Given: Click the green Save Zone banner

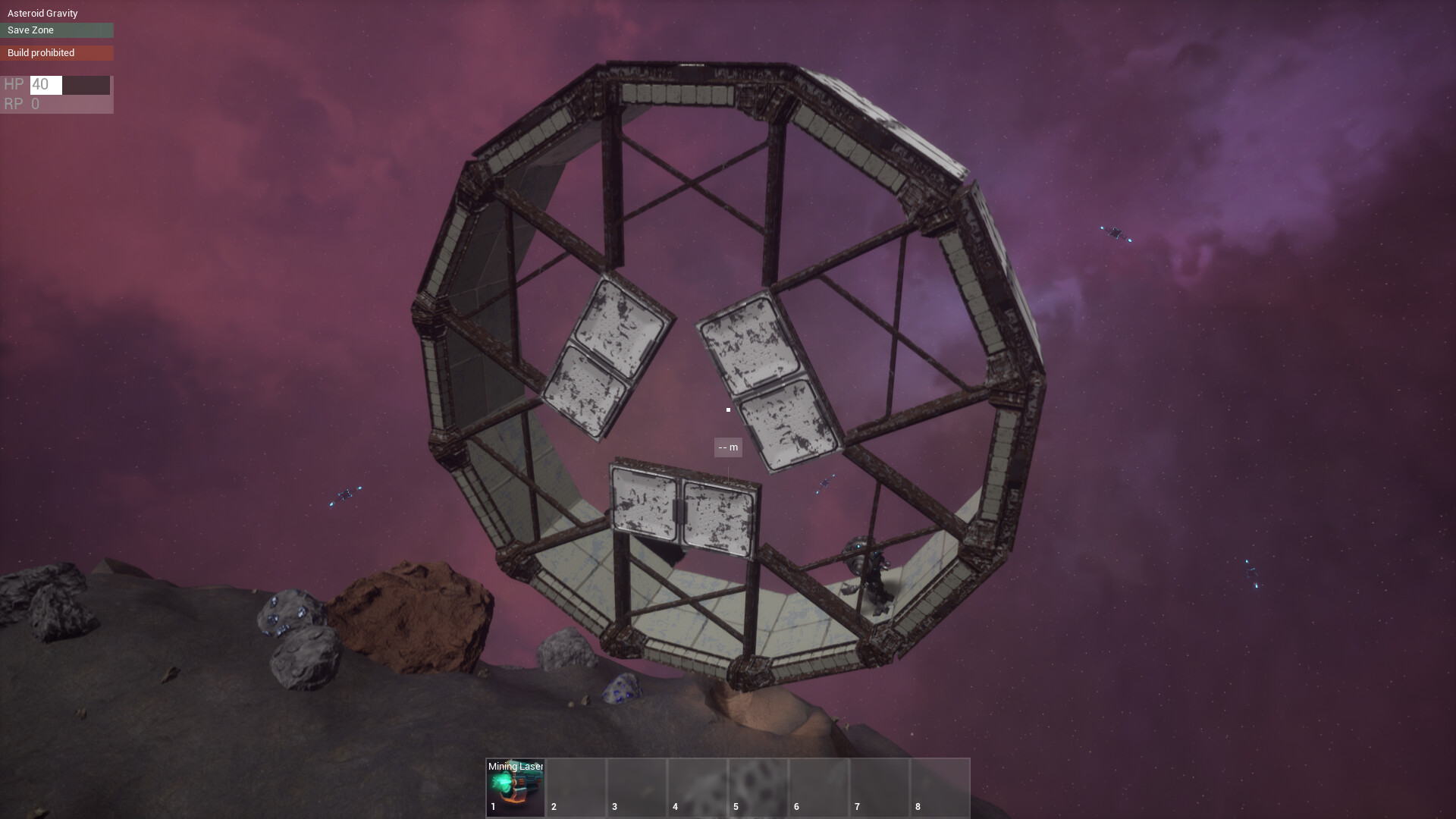Looking at the screenshot, I should pos(57,30).
